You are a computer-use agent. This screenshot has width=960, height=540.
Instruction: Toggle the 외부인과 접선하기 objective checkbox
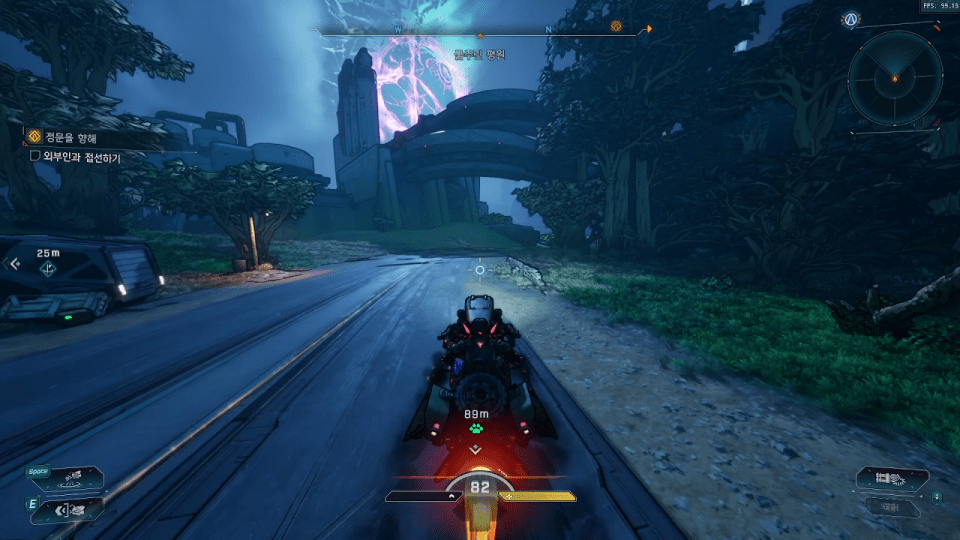[35, 156]
